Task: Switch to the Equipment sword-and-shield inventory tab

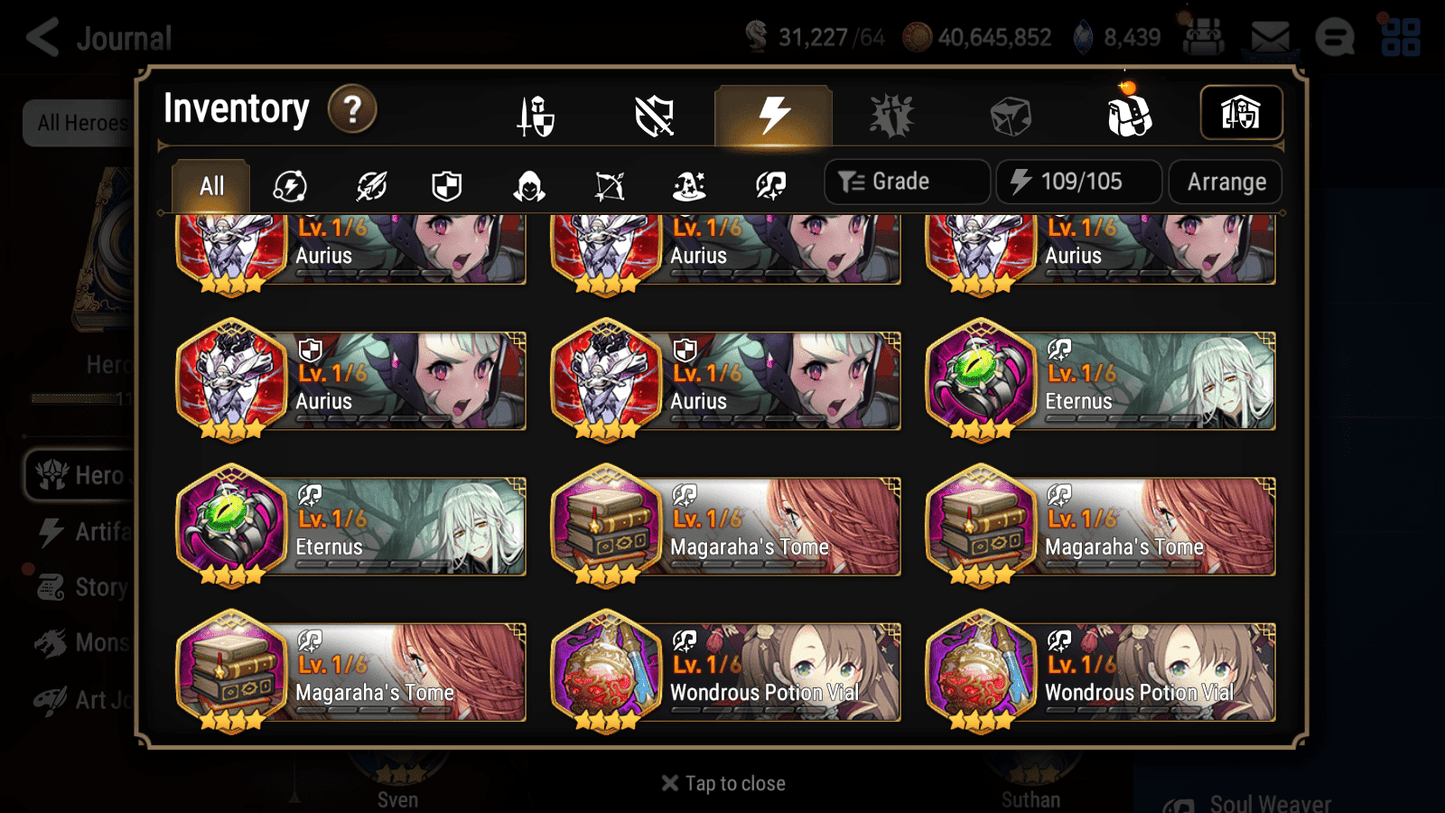Action: click(x=537, y=113)
